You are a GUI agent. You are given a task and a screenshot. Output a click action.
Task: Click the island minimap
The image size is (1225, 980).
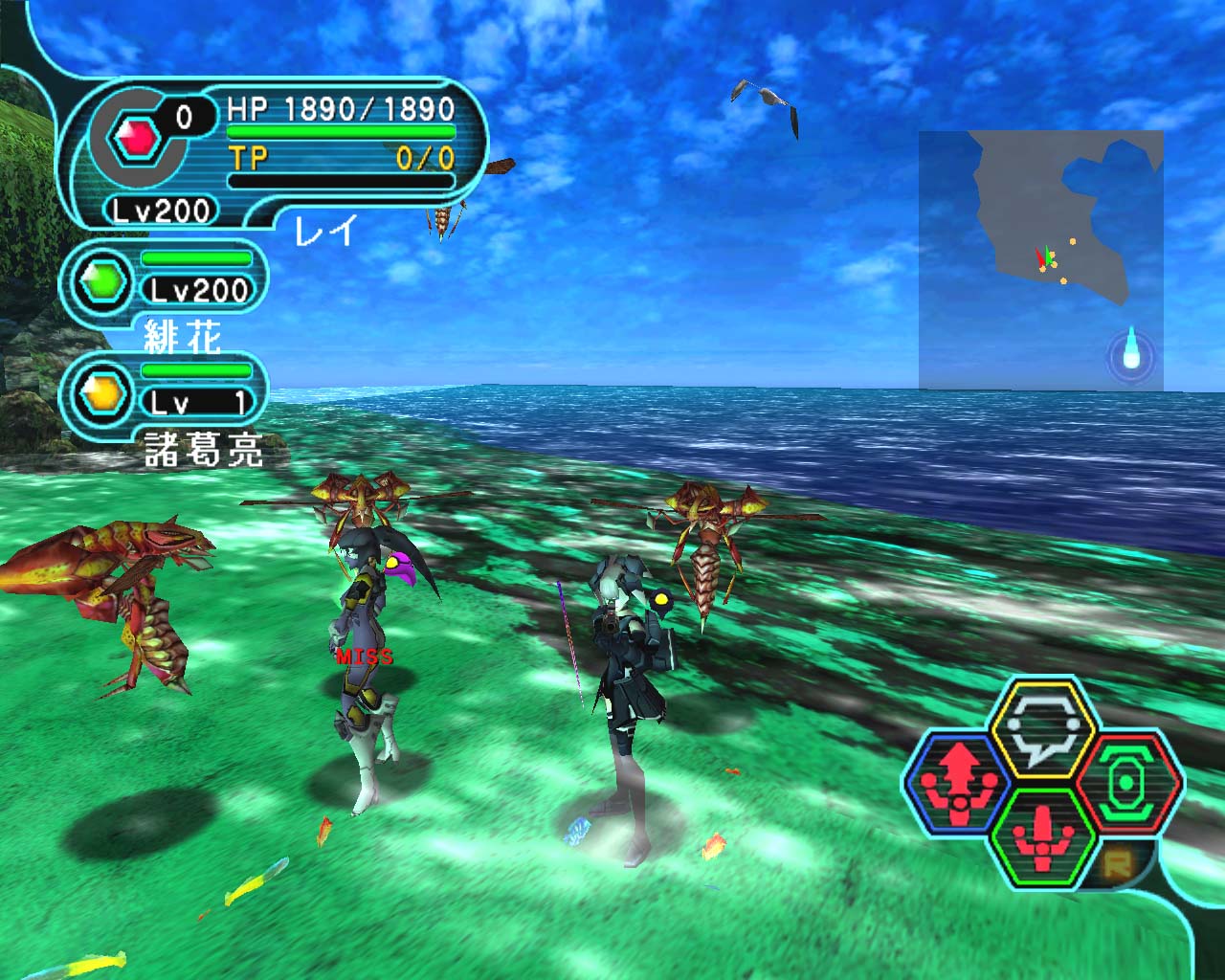pyautogui.click(x=1040, y=259)
